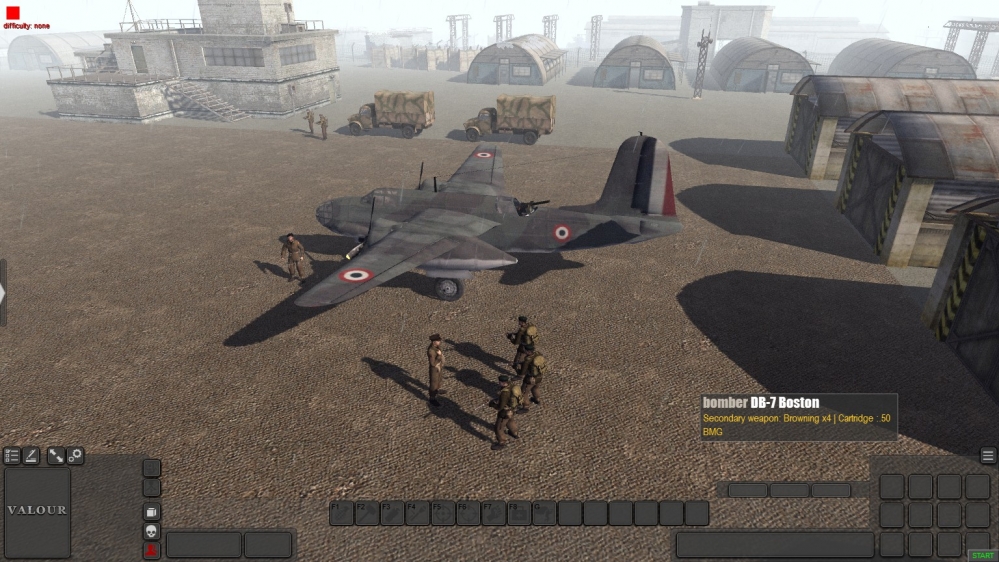The width and height of the screenshot is (999, 562).
Task: Activate the F5 hotbar slot
Action: pos(443,513)
